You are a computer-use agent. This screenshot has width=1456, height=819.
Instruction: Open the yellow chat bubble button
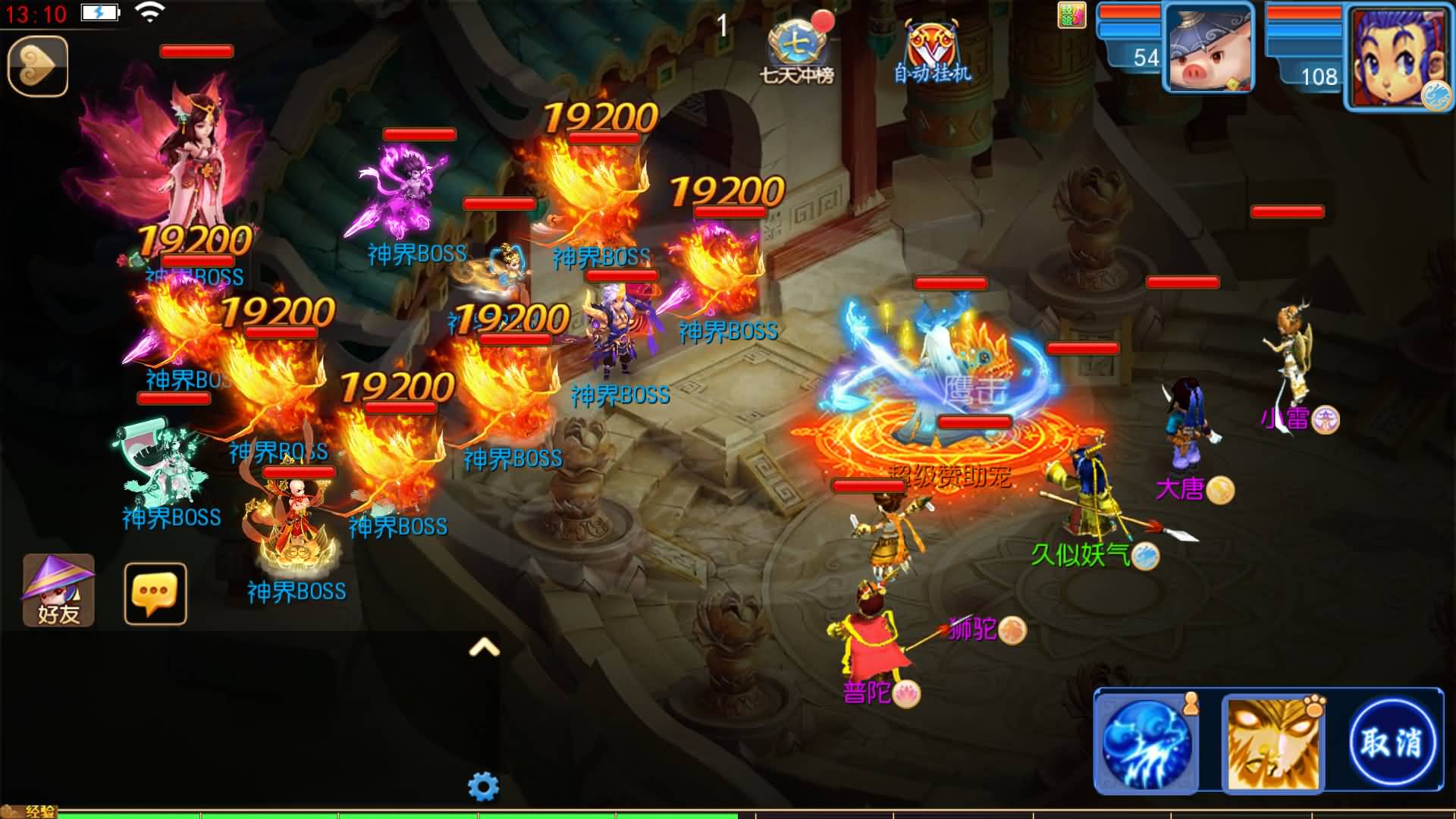pyautogui.click(x=155, y=594)
